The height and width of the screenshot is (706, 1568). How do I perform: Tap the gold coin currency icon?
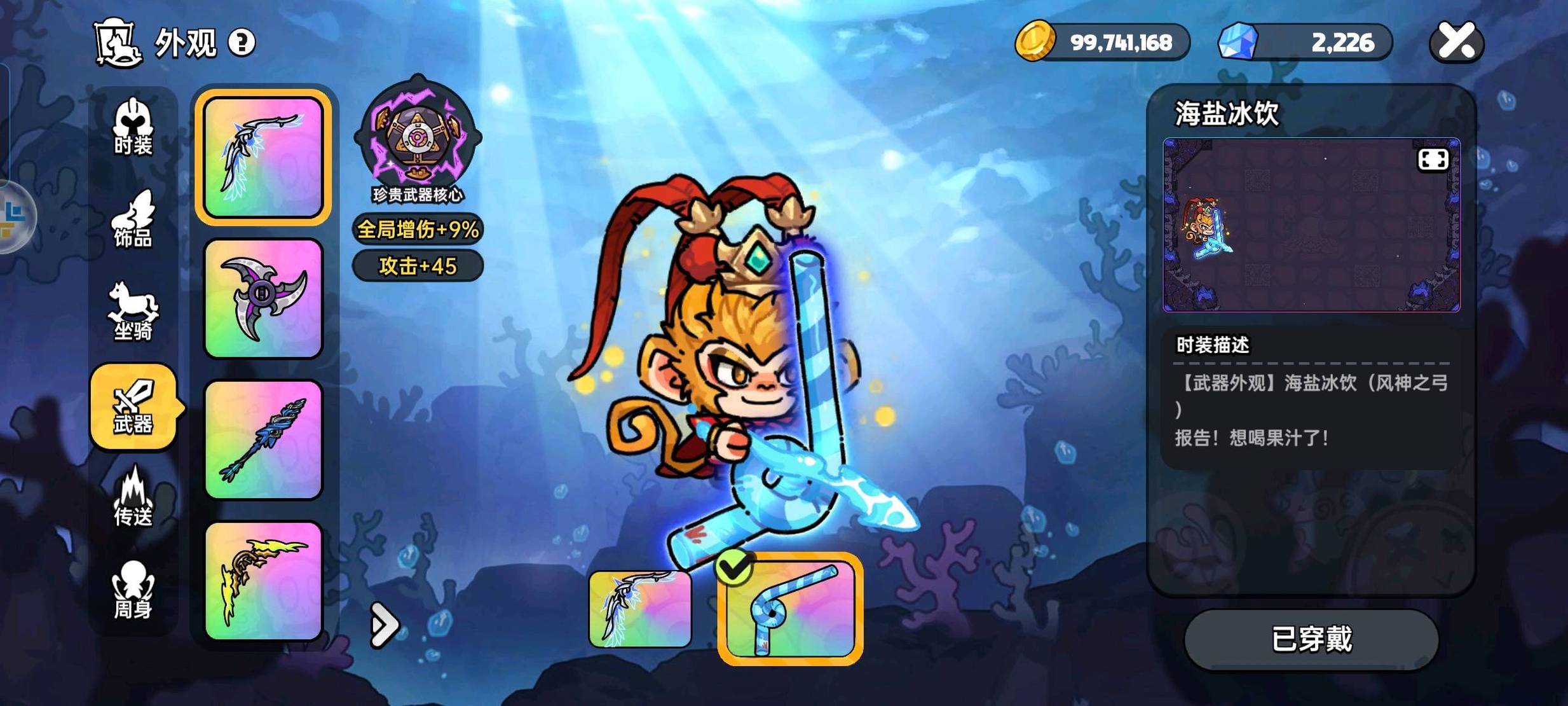pos(1035,41)
